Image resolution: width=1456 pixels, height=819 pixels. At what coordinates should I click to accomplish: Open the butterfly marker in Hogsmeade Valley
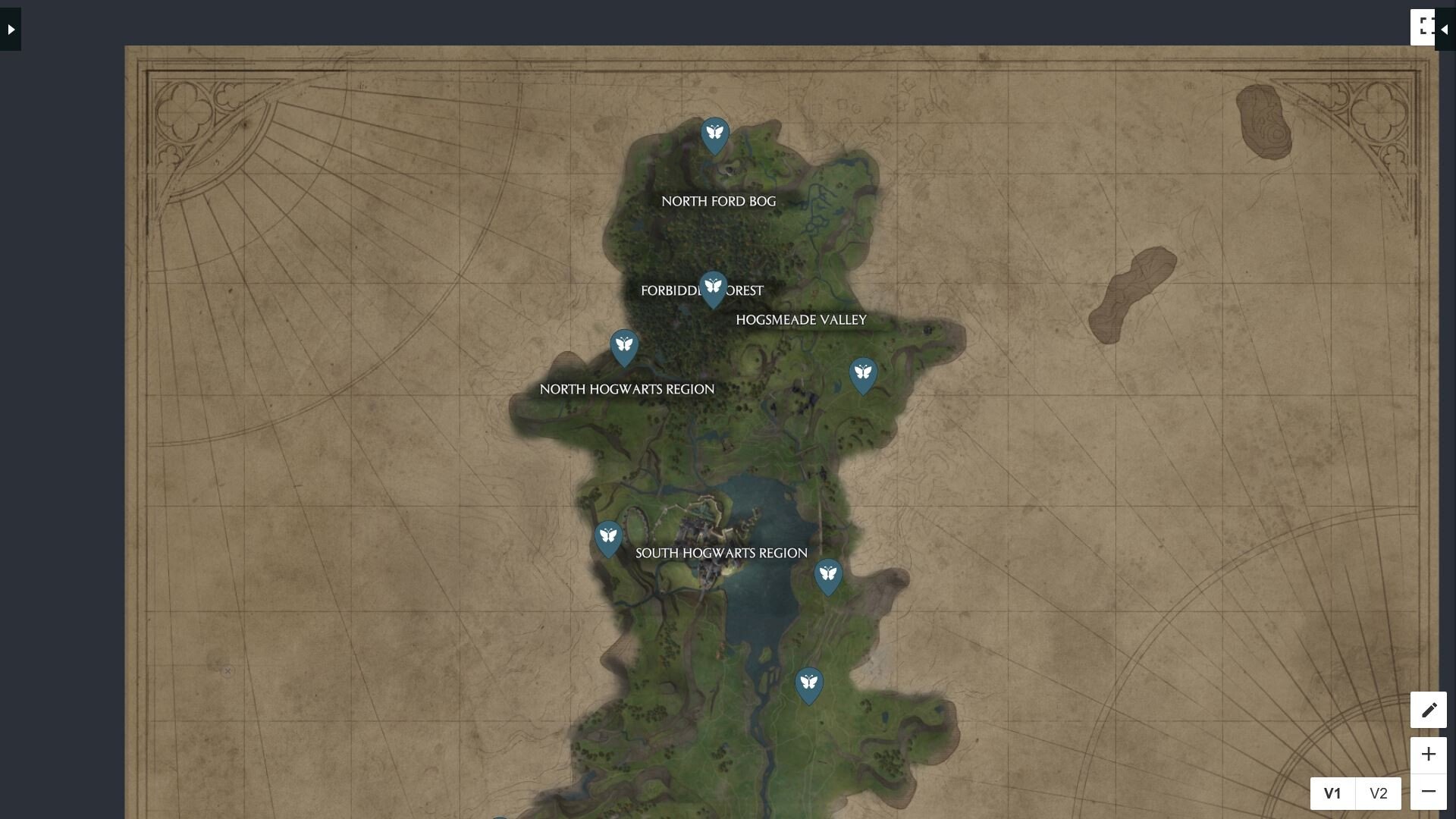[863, 373]
